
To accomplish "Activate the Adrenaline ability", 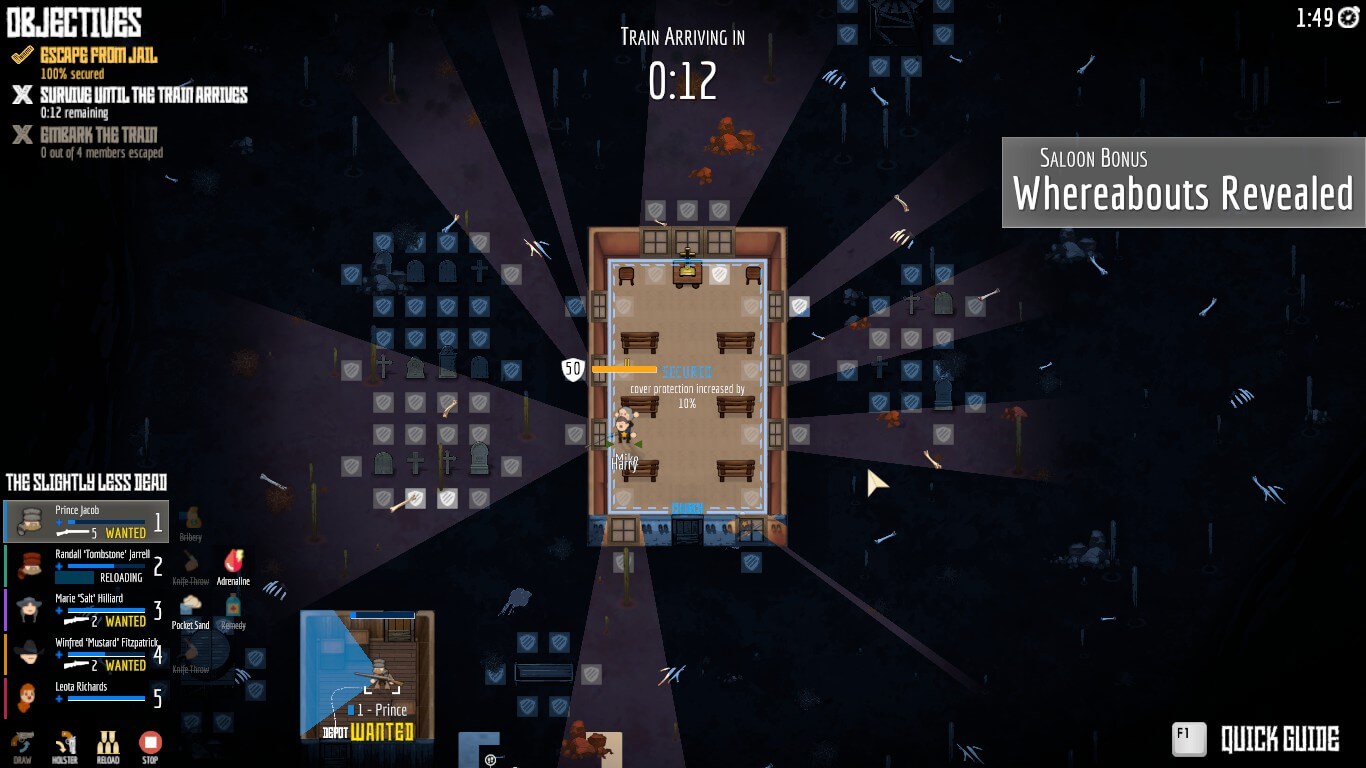I will tap(233, 565).
